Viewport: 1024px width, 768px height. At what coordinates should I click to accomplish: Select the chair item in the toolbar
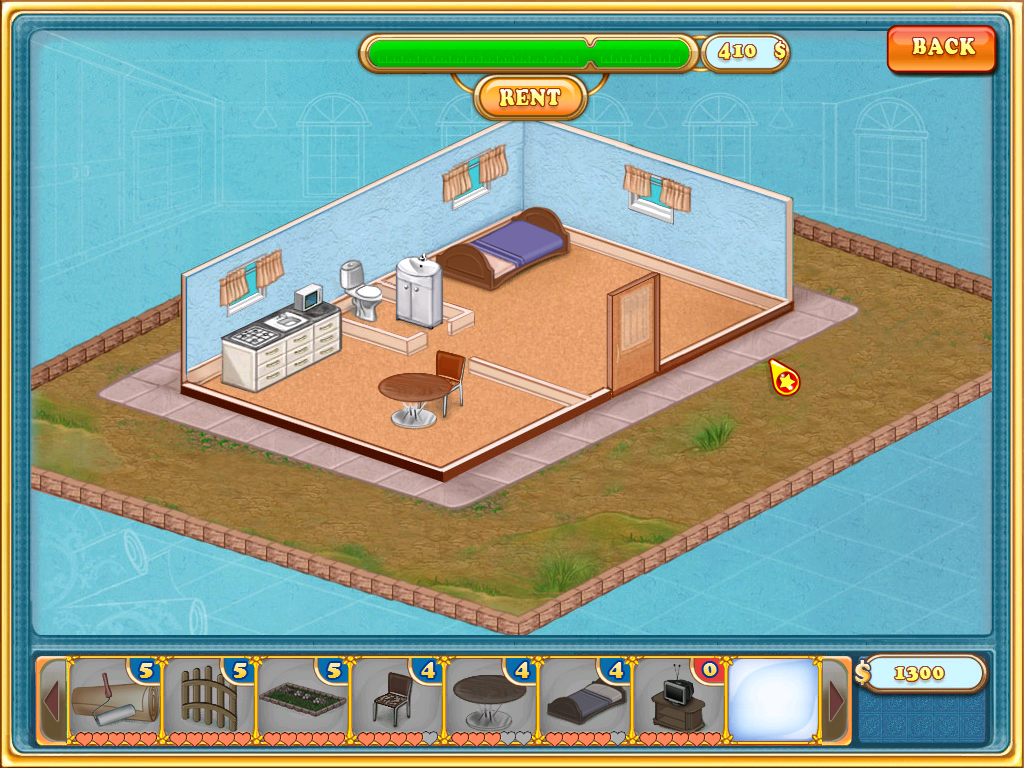click(397, 698)
